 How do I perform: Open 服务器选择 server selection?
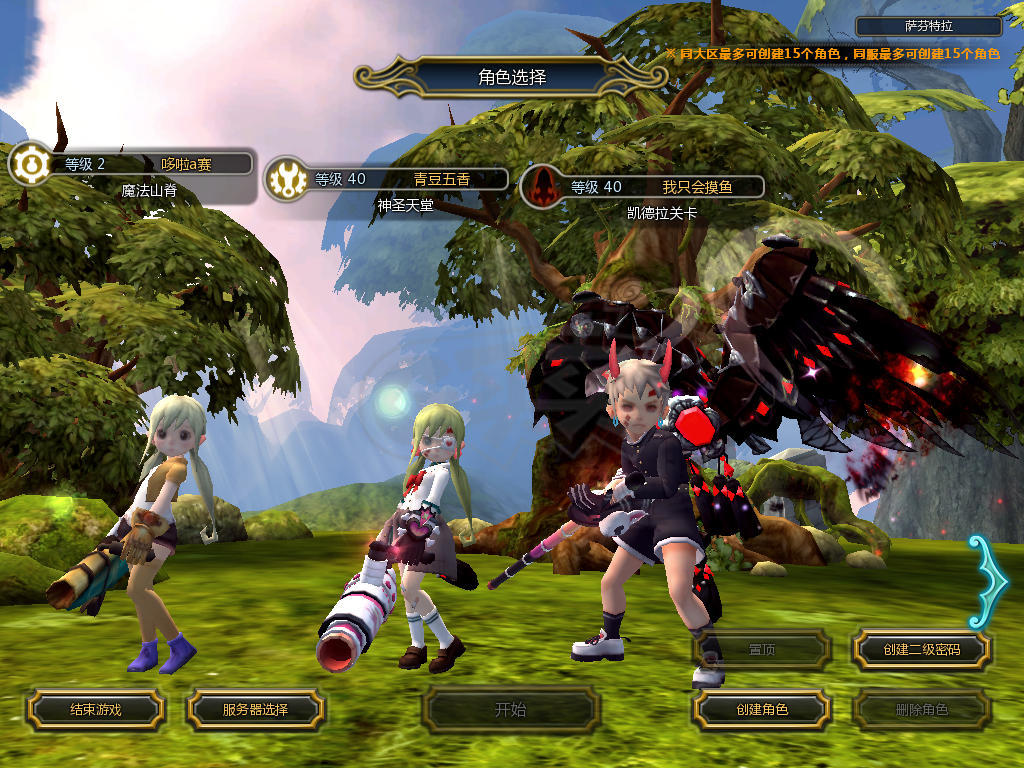coord(255,709)
